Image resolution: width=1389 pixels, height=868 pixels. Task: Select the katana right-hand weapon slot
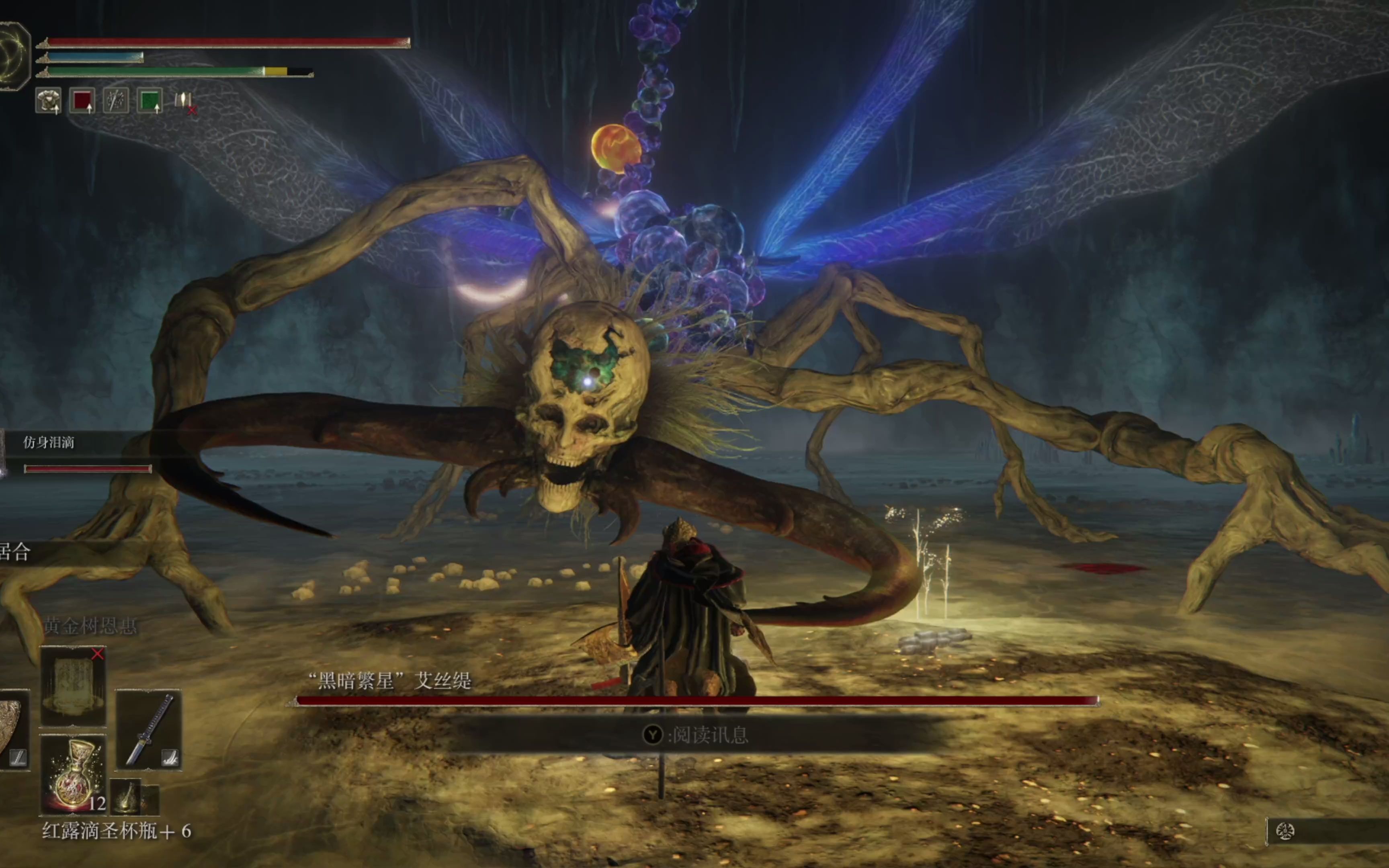[x=149, y=730]
